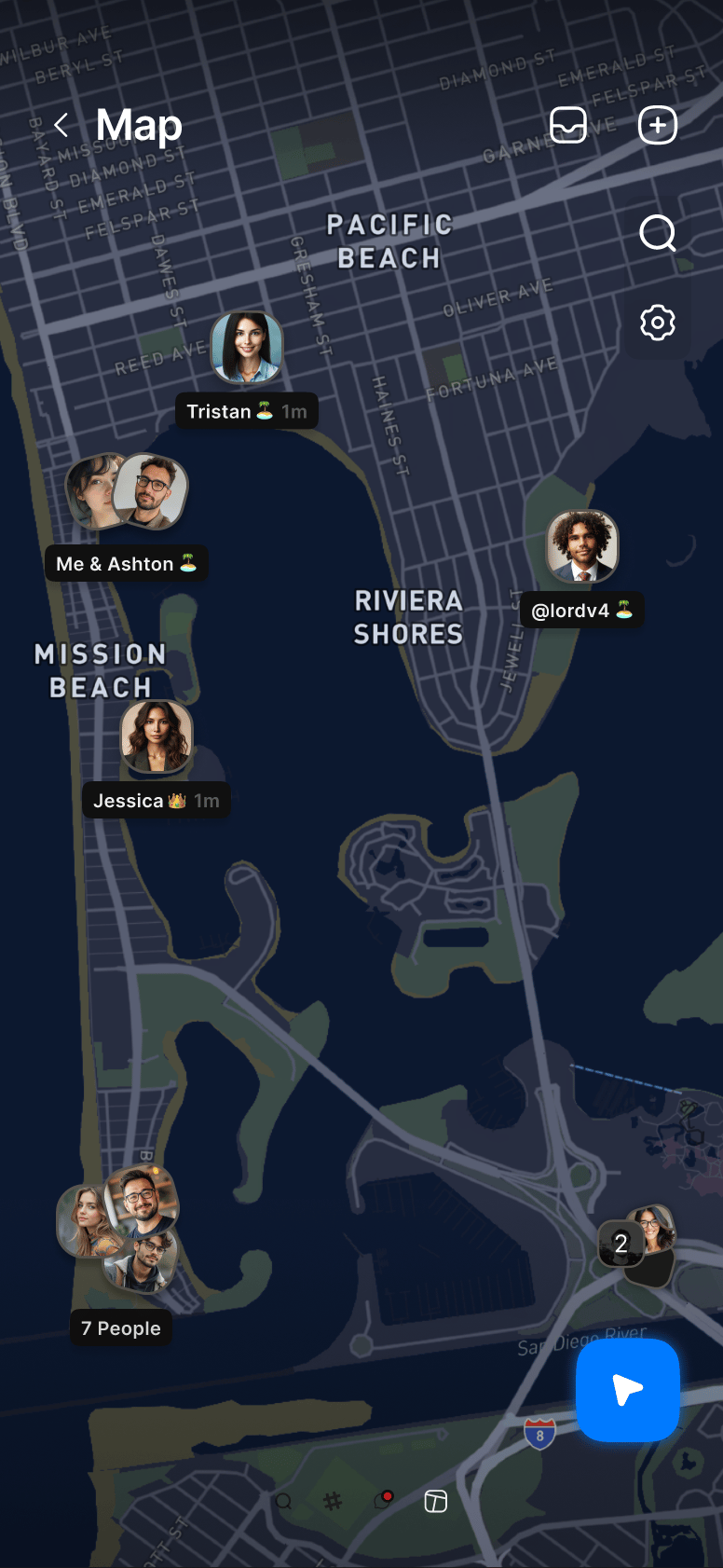Select the Me & Ashton marker

[127, 492]
